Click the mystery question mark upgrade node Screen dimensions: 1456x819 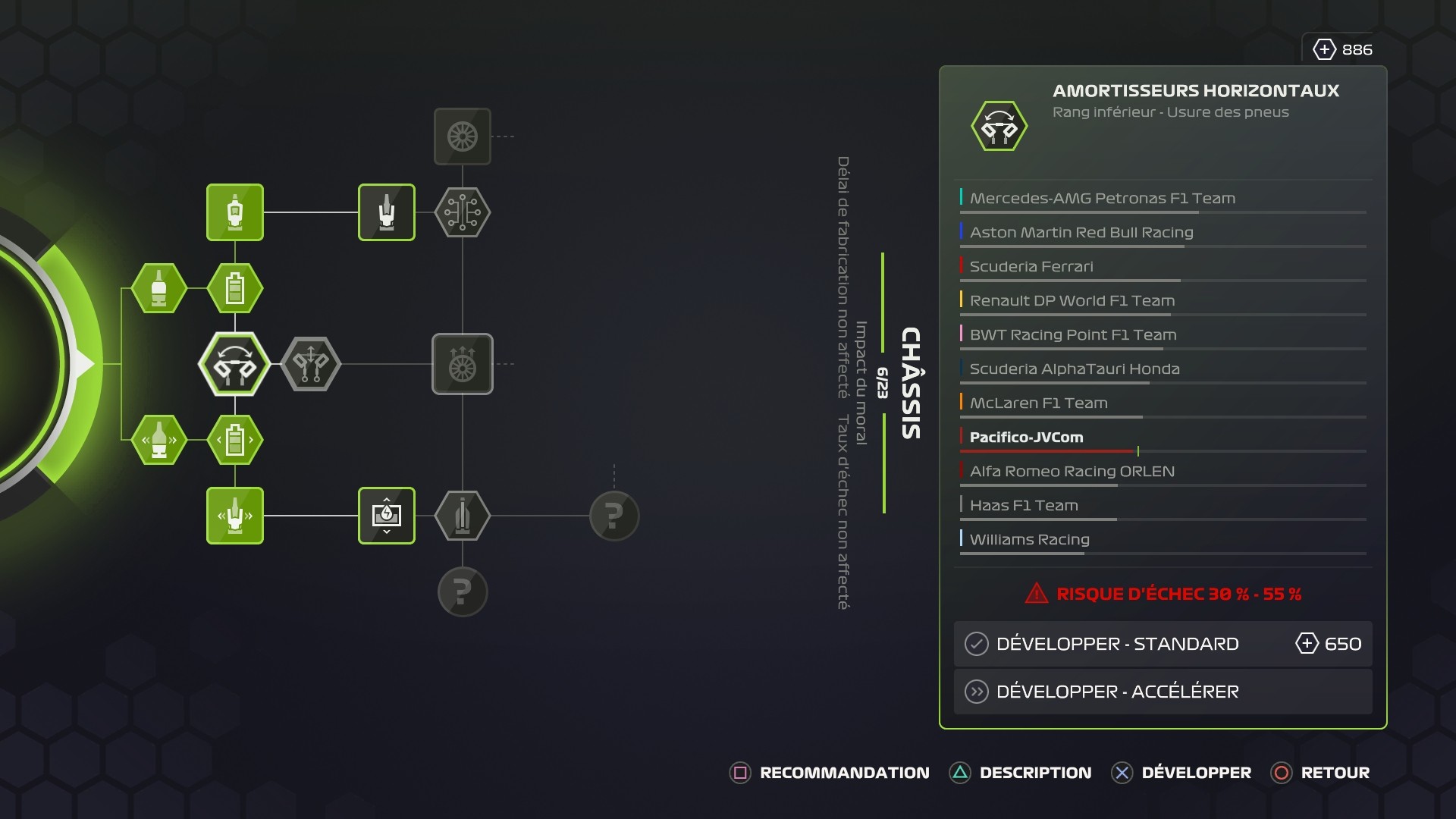pos(614,516)
